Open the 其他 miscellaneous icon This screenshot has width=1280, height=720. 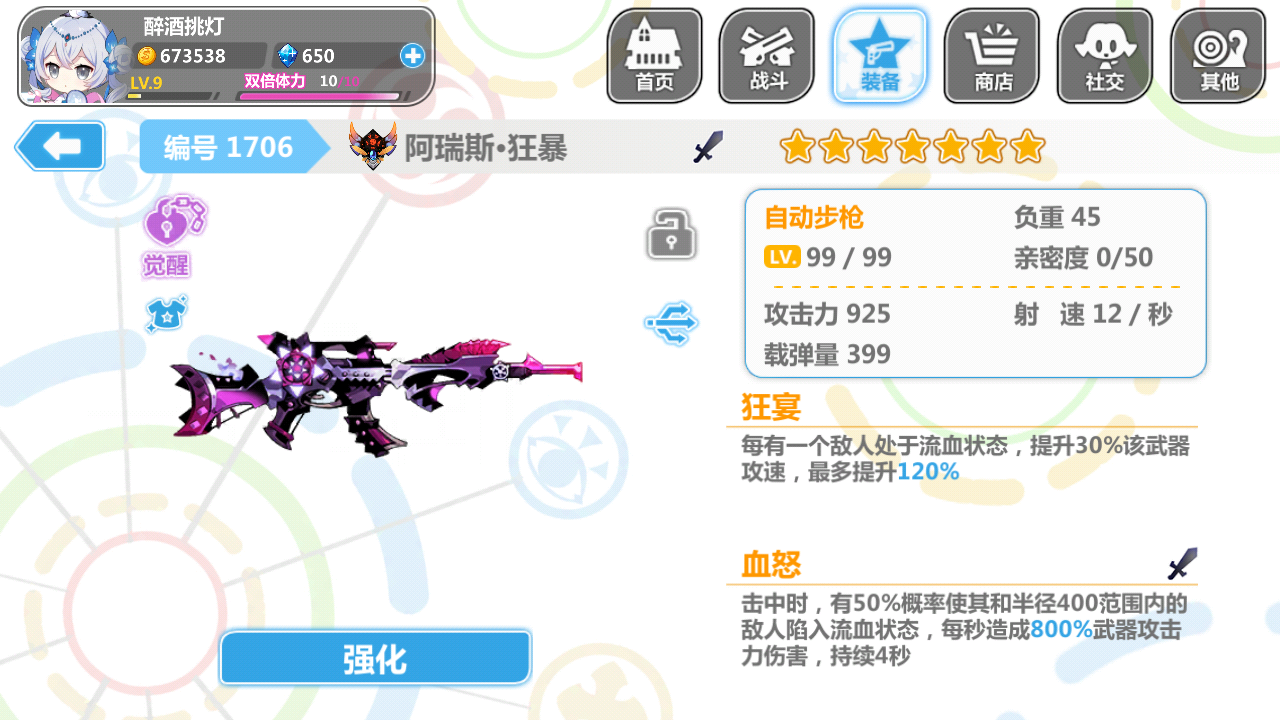pos(1217,55)
